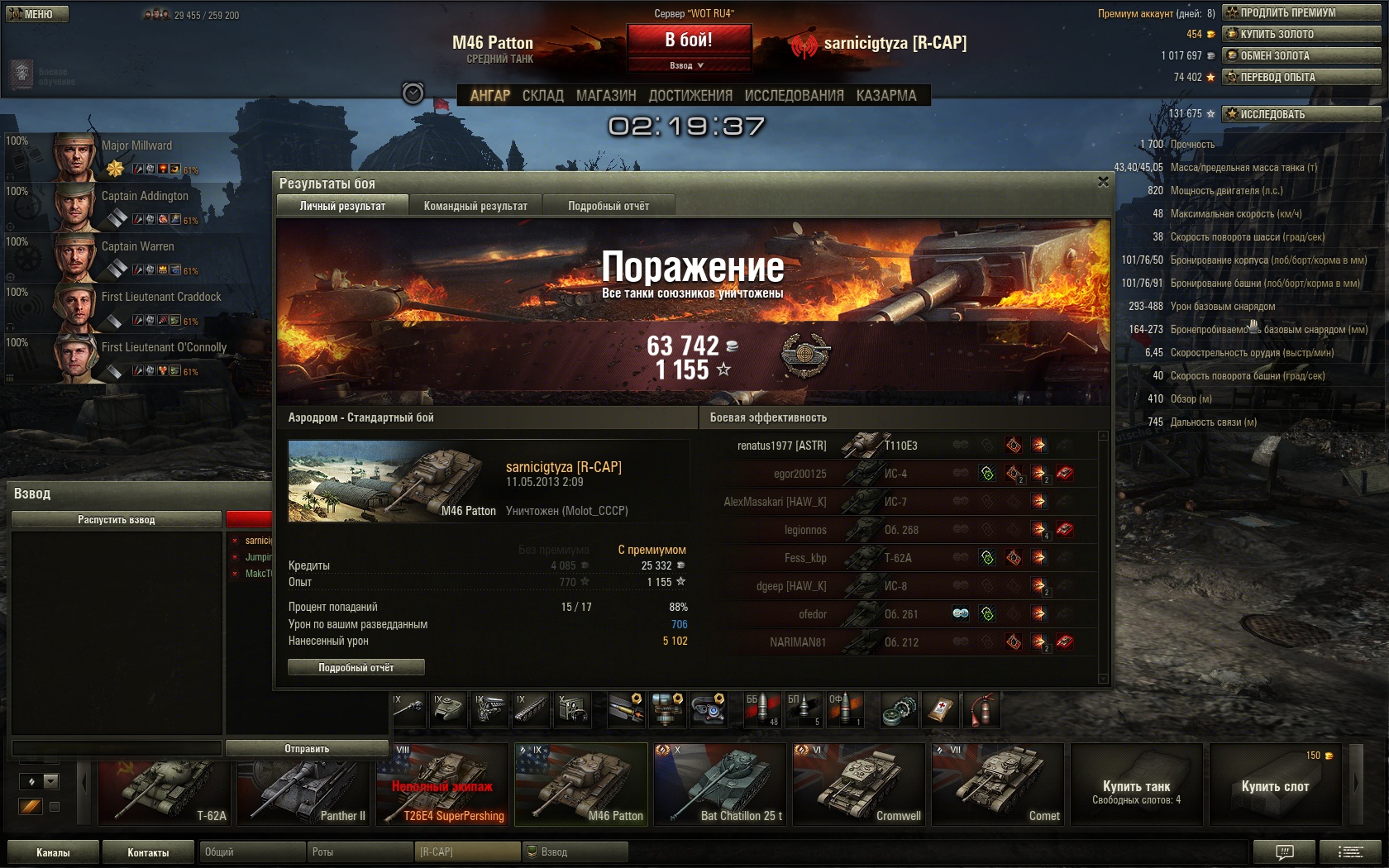
Task: Select ОБМЕН ЗОЛОТА exchange
Action: (x=1301, y=55)
